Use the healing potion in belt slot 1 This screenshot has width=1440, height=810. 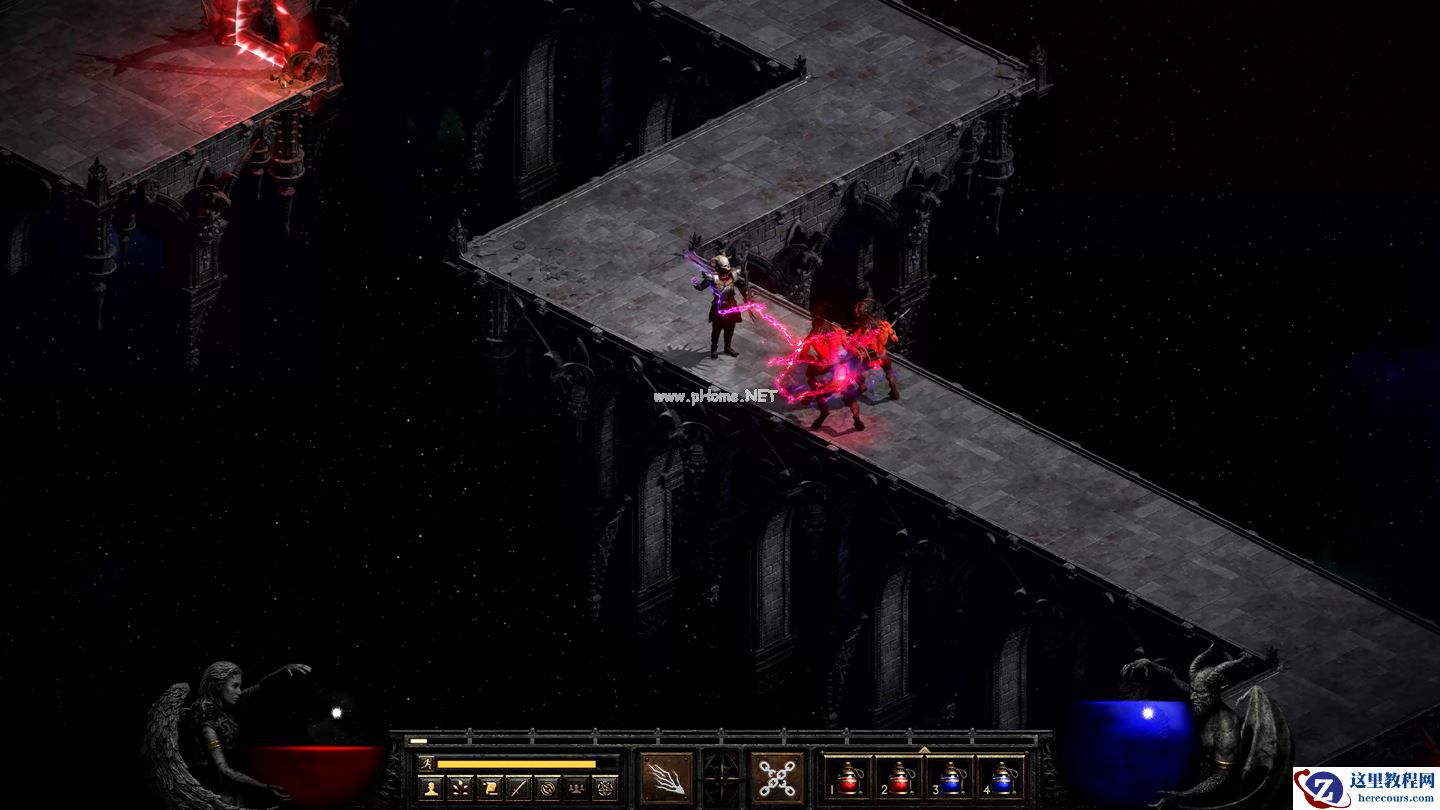pos(849,777)
